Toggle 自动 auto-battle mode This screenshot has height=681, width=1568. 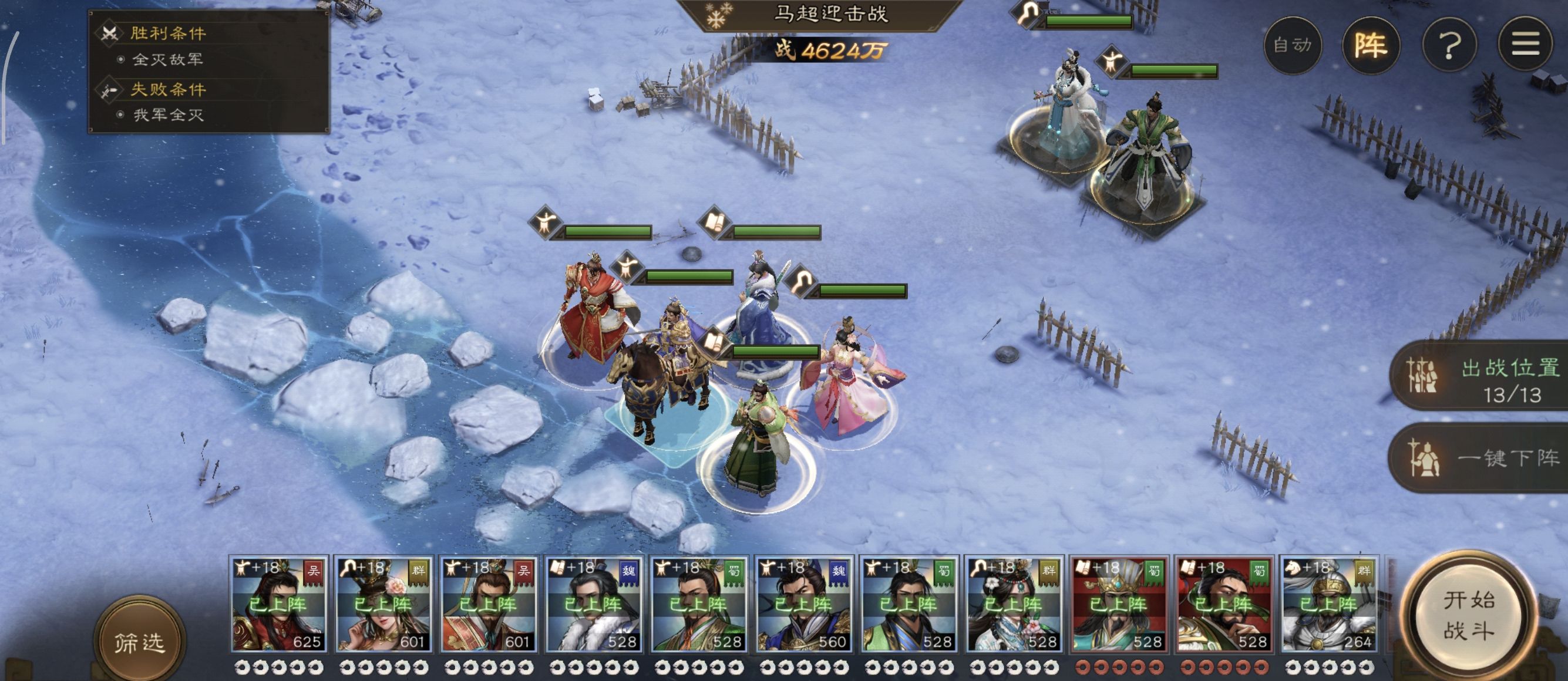pos(1292,45)
